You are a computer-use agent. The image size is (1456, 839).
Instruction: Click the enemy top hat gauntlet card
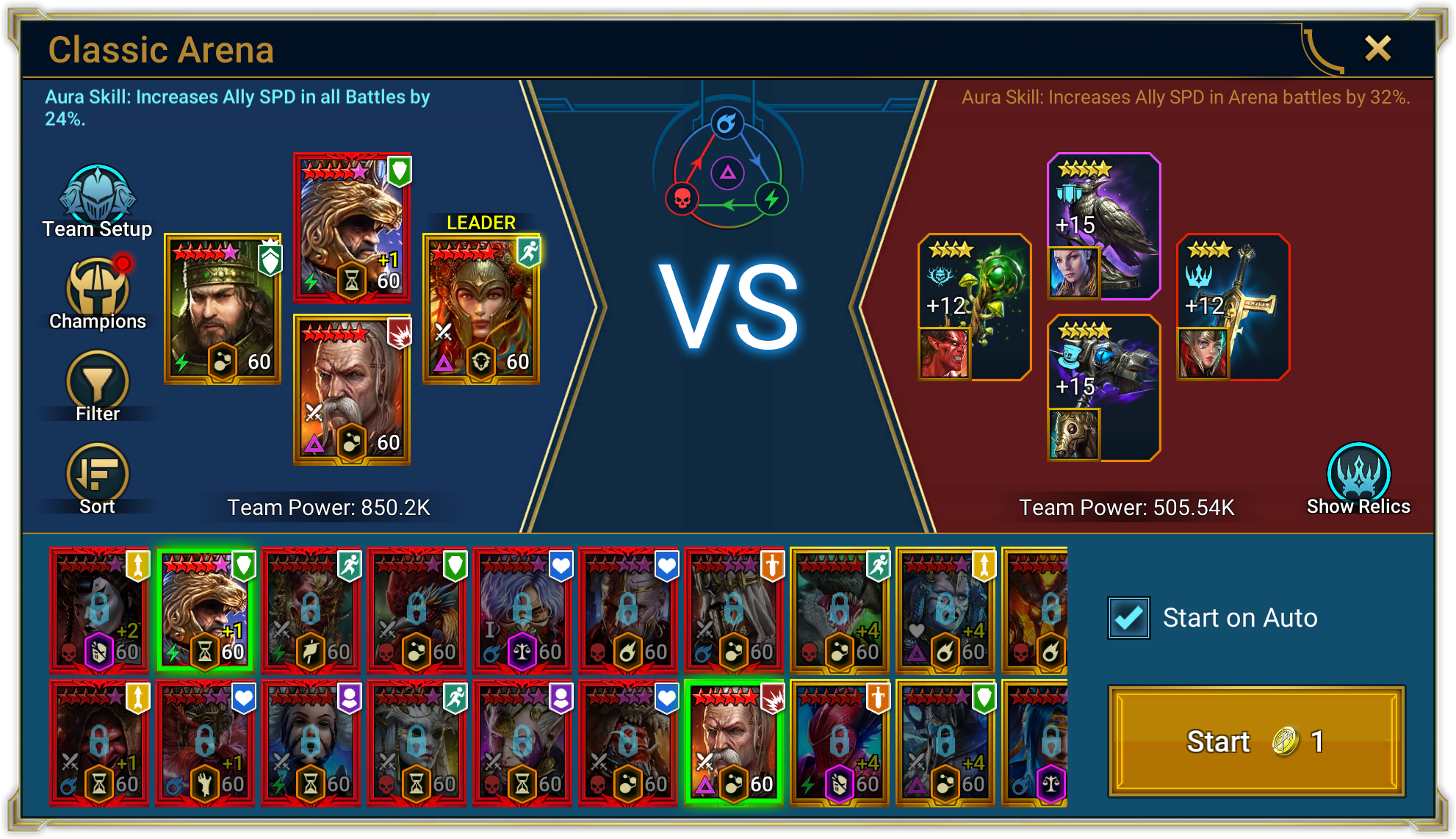point(1103,387)
